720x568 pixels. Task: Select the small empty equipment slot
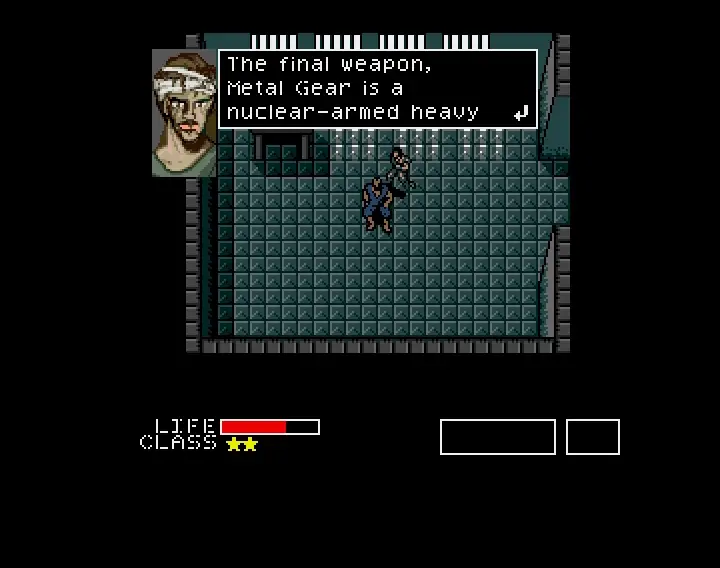point(592,437)
